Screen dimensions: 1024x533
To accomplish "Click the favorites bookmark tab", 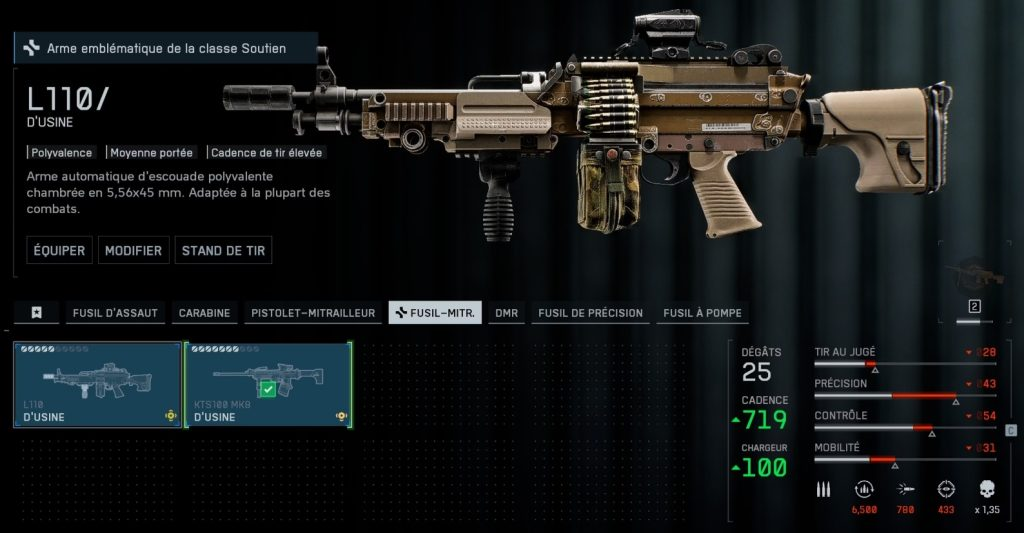I will coord(37,313).
